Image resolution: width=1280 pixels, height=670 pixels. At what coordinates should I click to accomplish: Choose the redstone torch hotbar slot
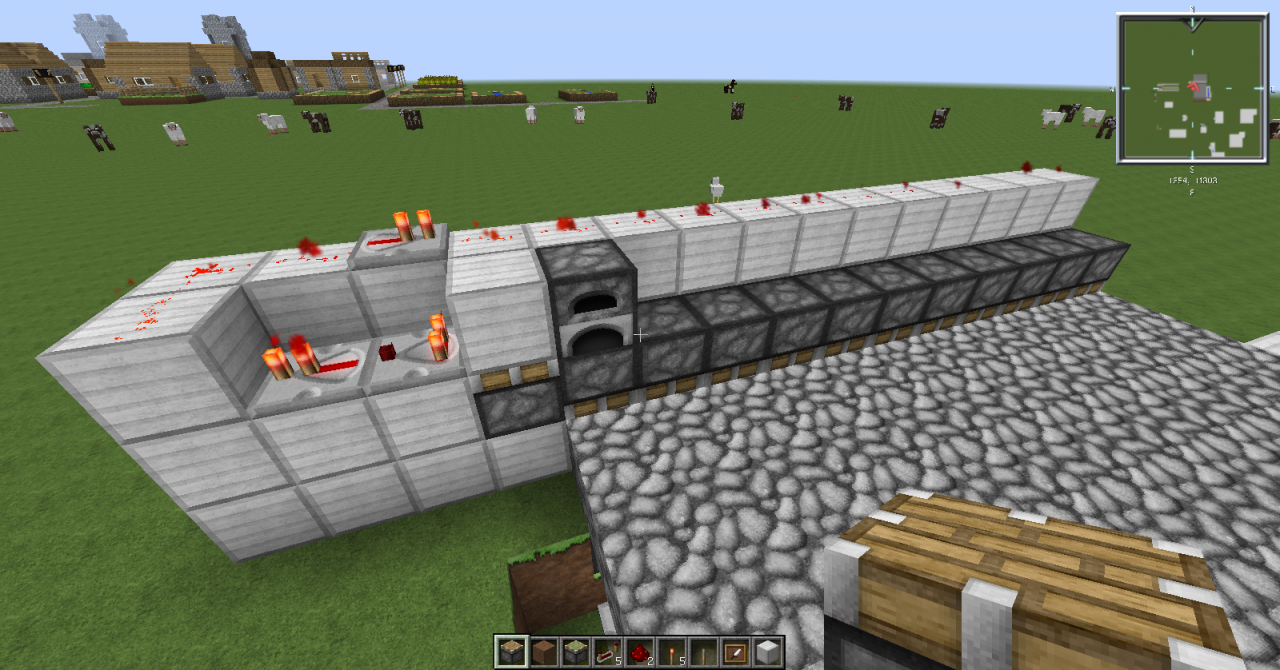[x=671, y=651]
